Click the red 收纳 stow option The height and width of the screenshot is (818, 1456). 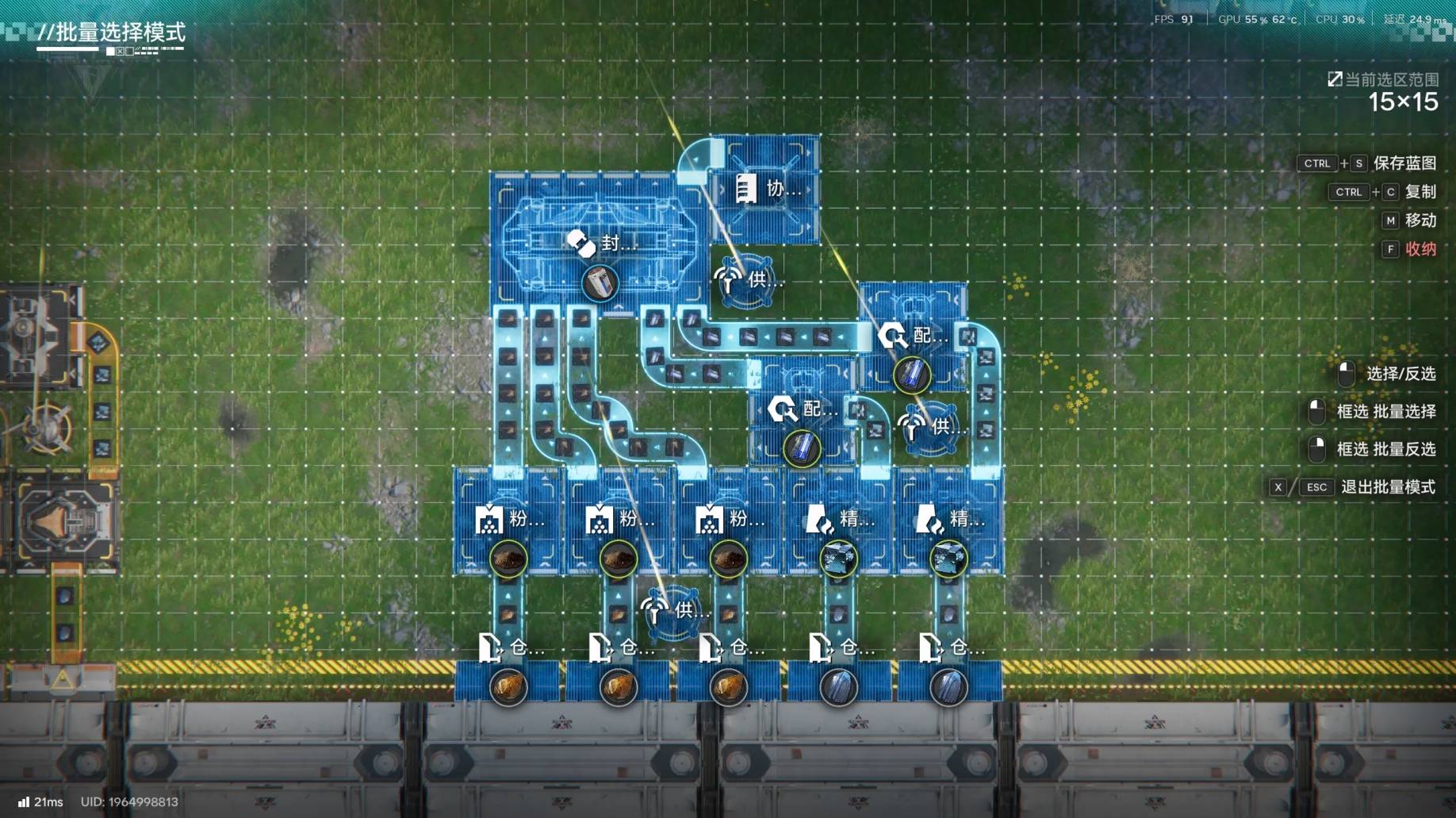click(1420, 249)
